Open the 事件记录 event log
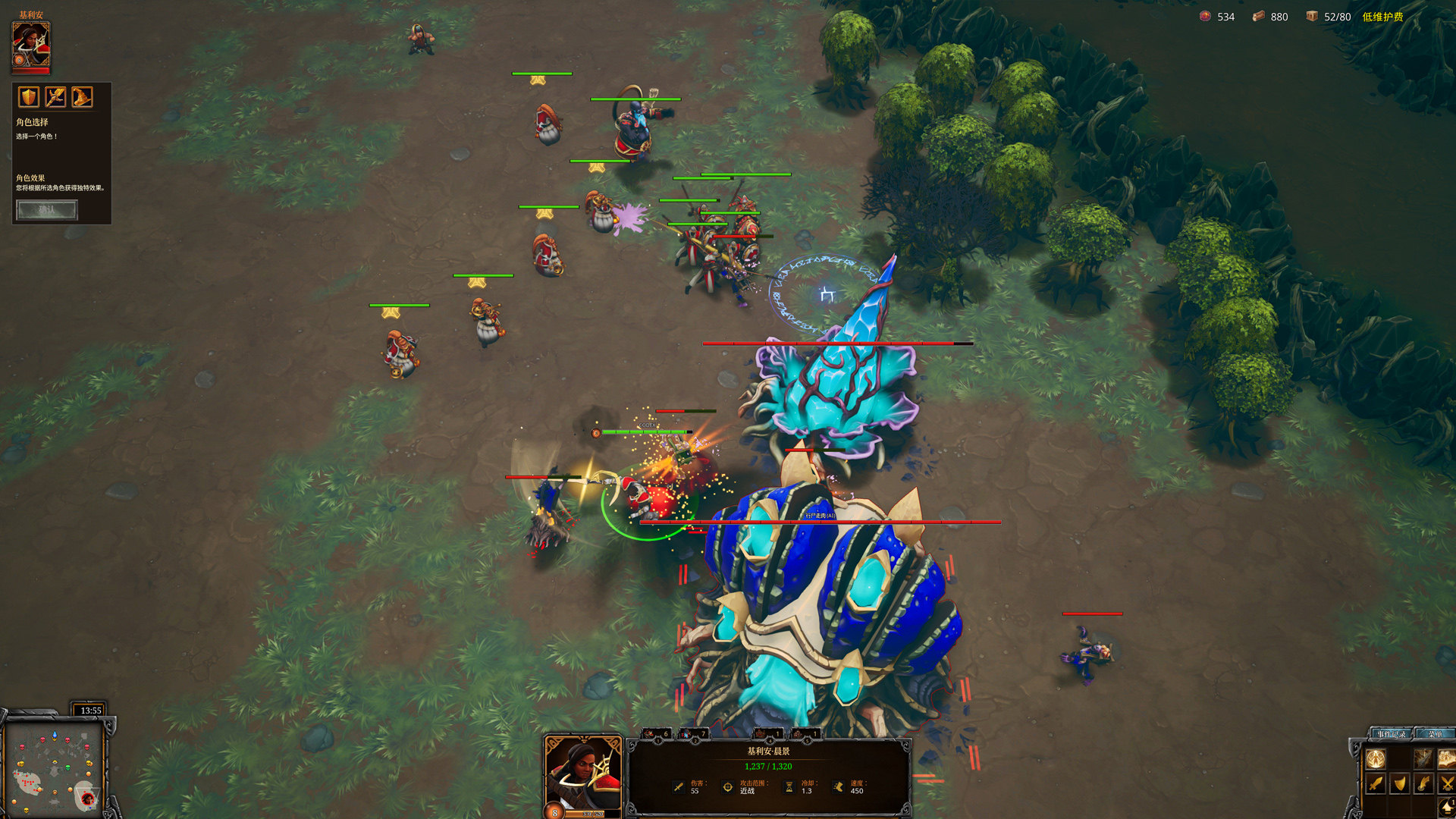 coord(1391,733)
